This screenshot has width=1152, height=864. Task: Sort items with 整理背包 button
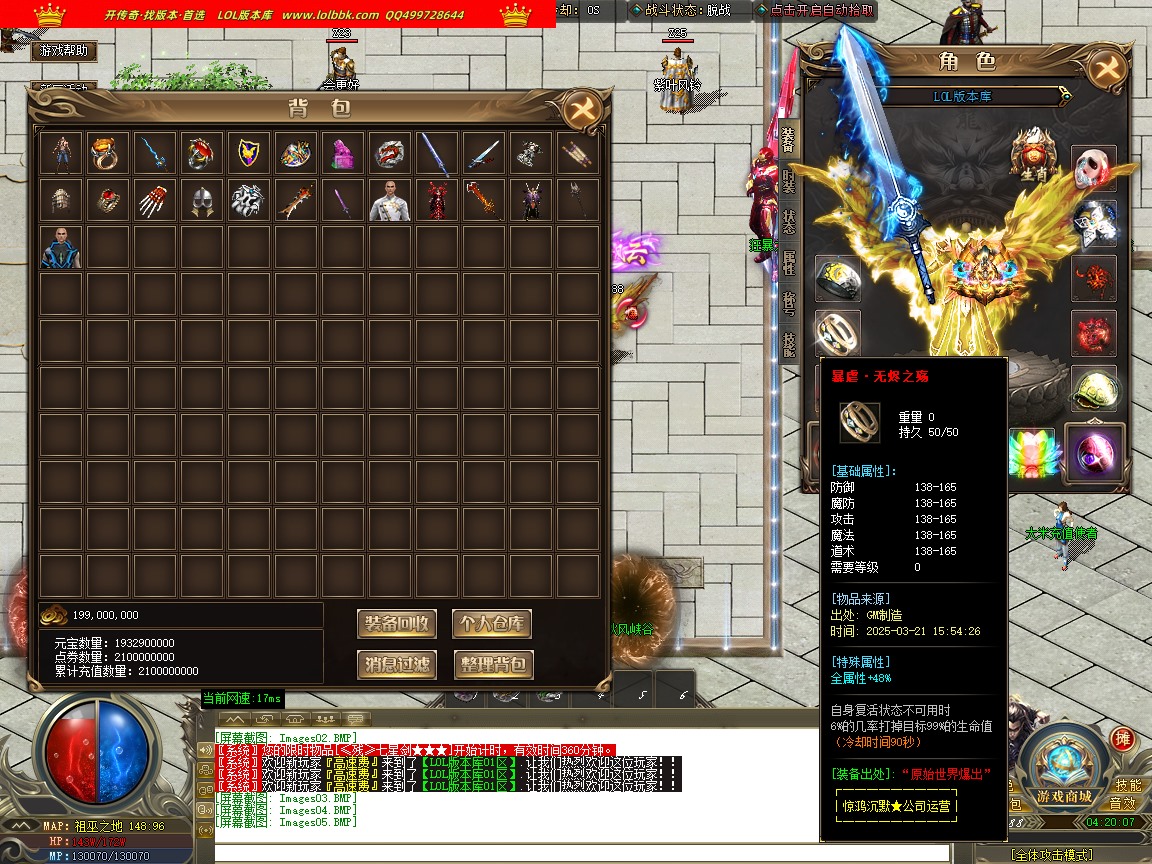(x=491, y=664)
